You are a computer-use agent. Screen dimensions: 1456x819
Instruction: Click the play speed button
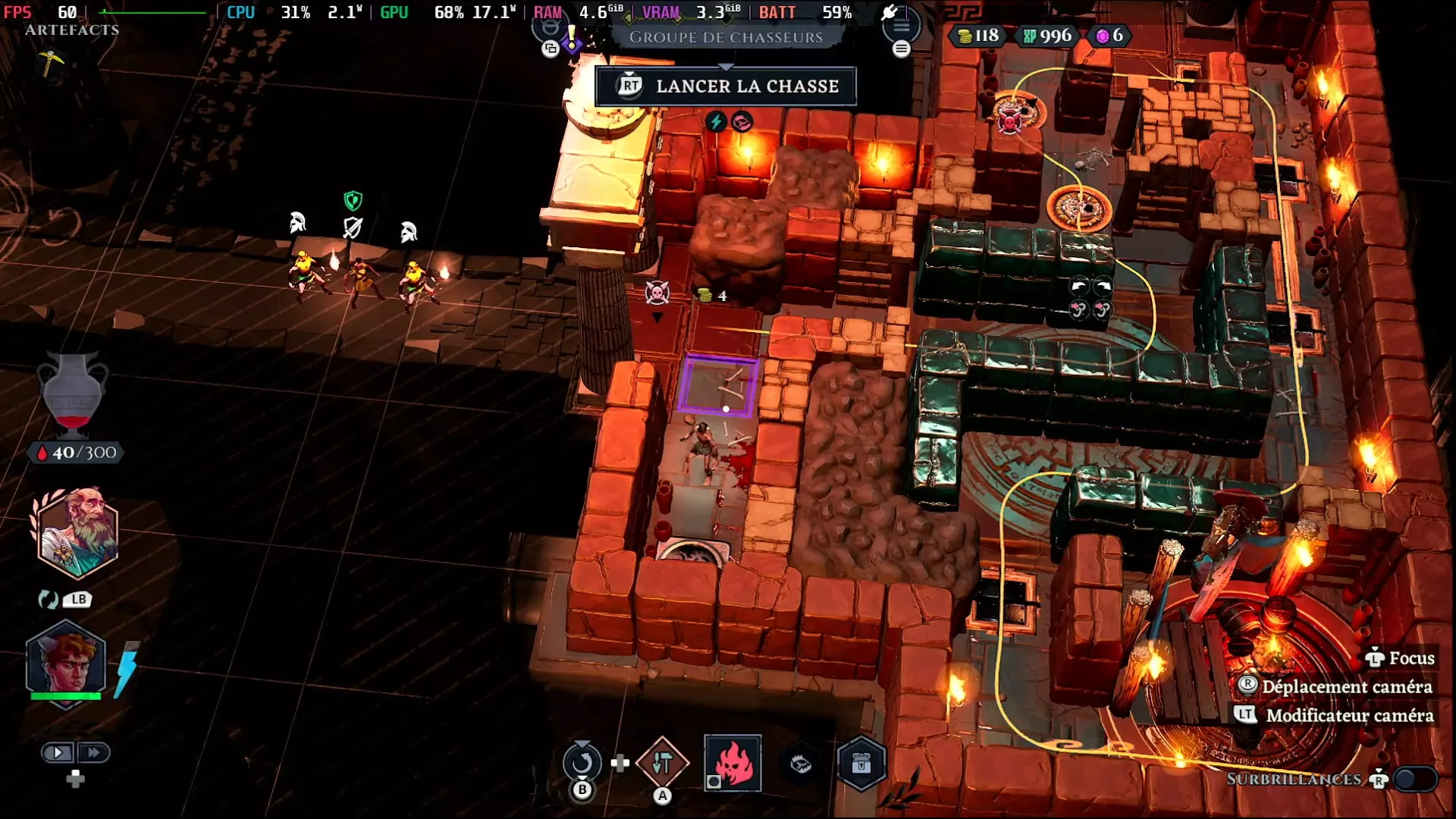pyautogui.click(x=58, y=752)
